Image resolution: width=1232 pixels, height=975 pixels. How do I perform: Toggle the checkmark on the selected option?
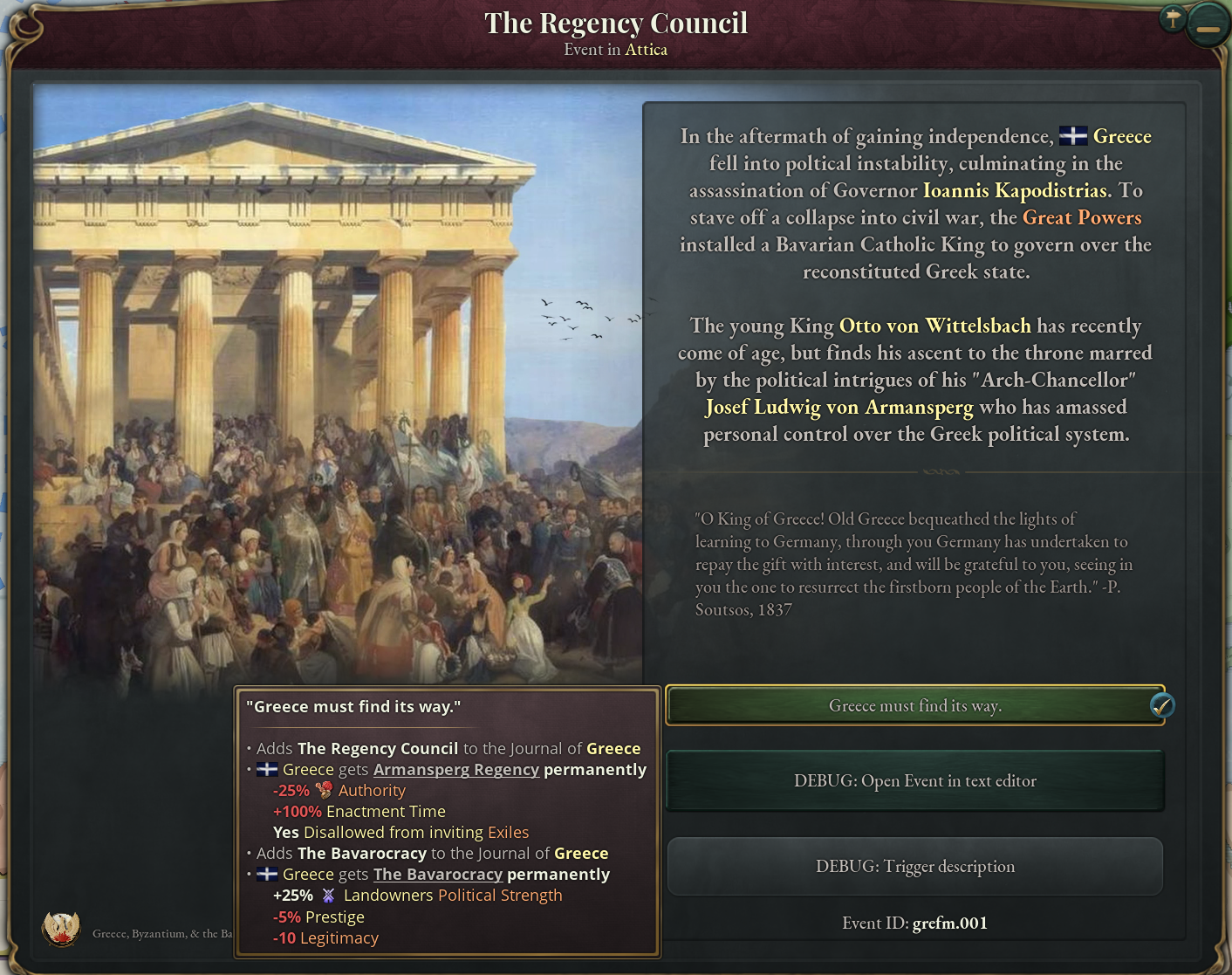click(1160, 706)
